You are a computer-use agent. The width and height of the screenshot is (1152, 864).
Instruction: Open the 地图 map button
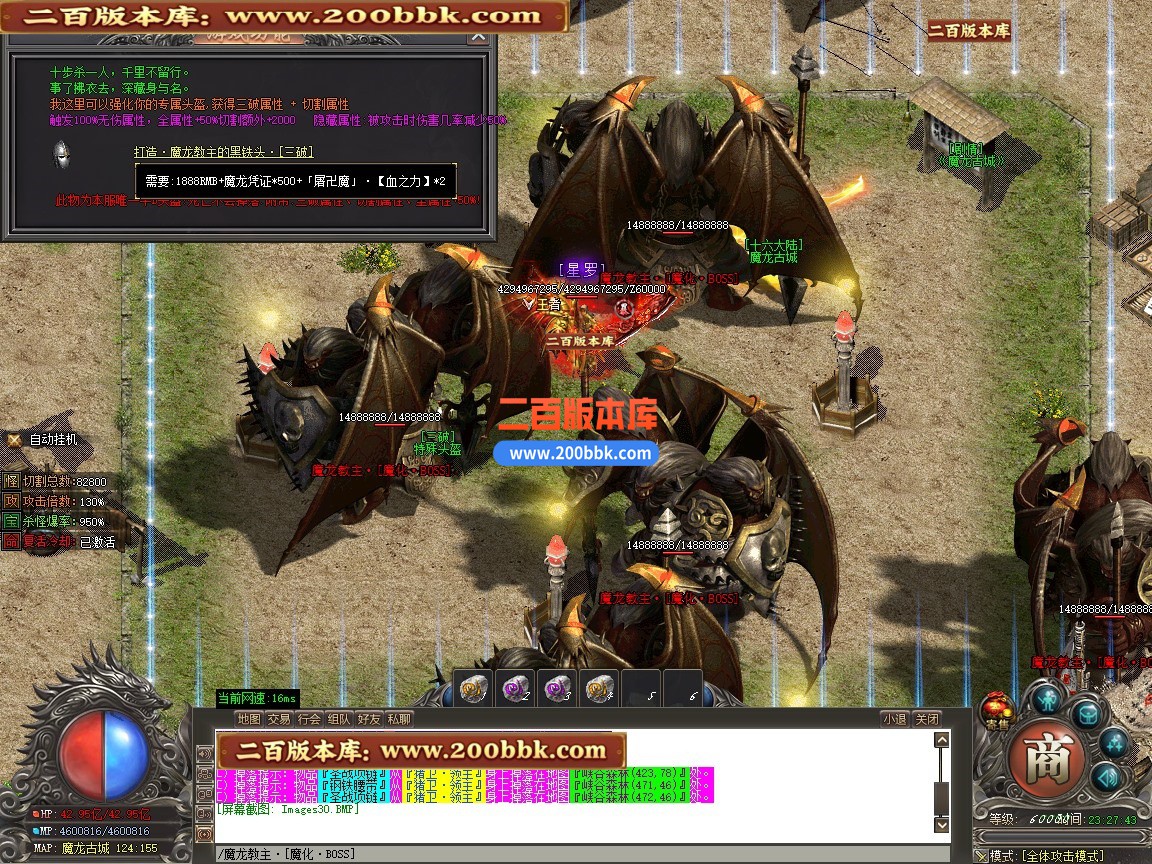click(249, 719)
